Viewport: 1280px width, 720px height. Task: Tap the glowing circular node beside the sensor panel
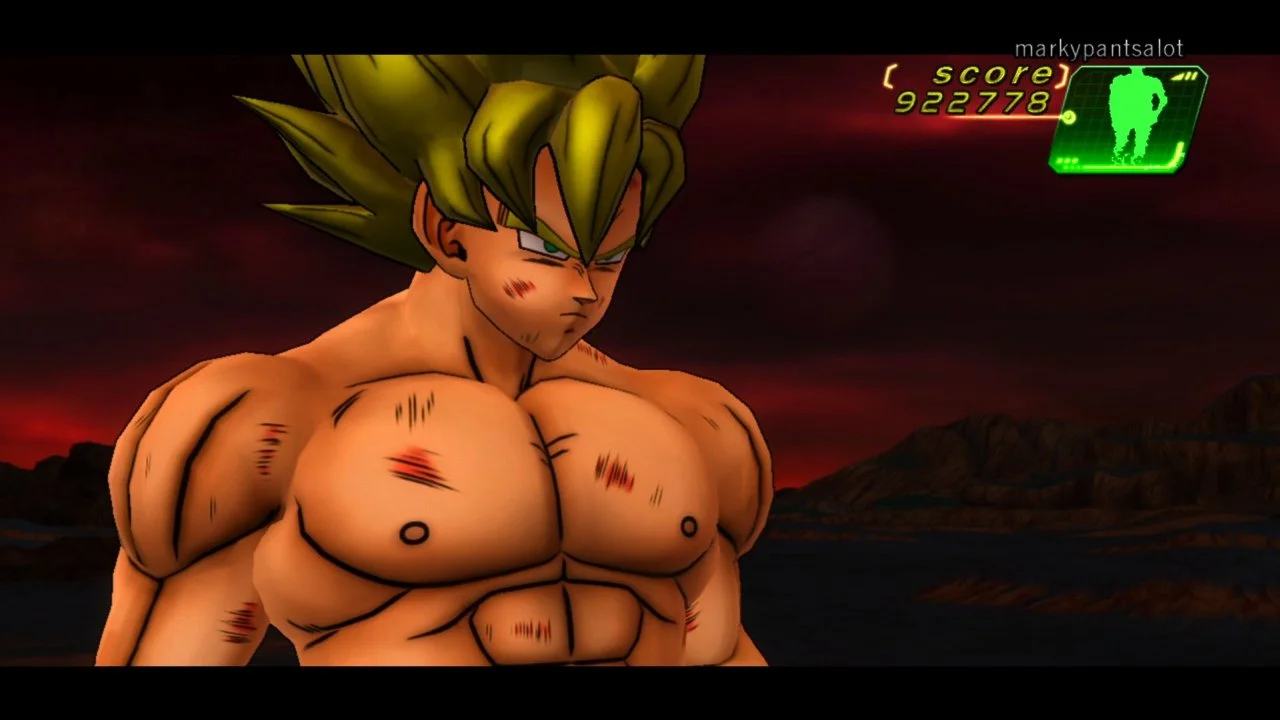point(1069,118)
